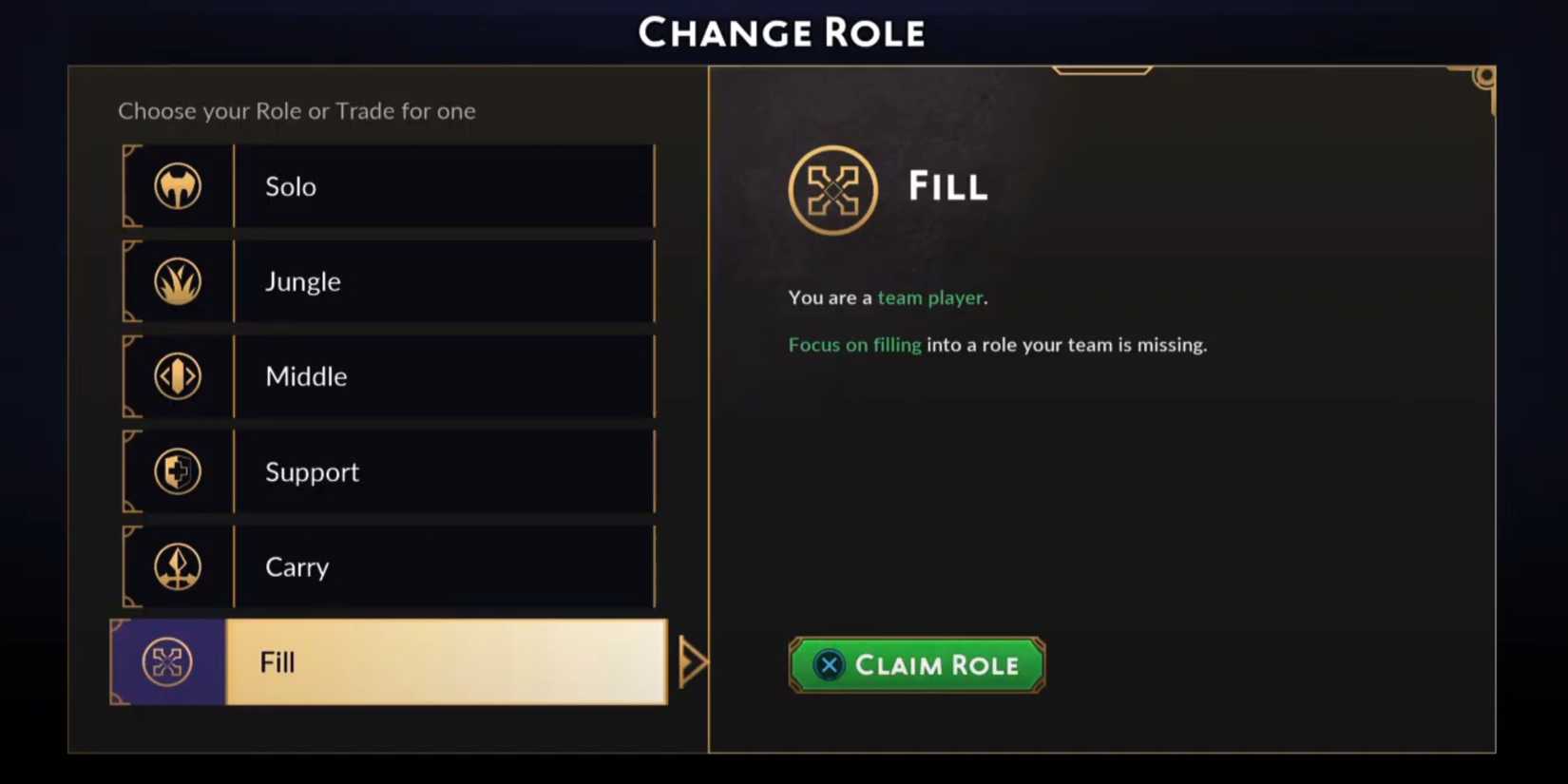Select the Middle lane icon

click(177, 376)
